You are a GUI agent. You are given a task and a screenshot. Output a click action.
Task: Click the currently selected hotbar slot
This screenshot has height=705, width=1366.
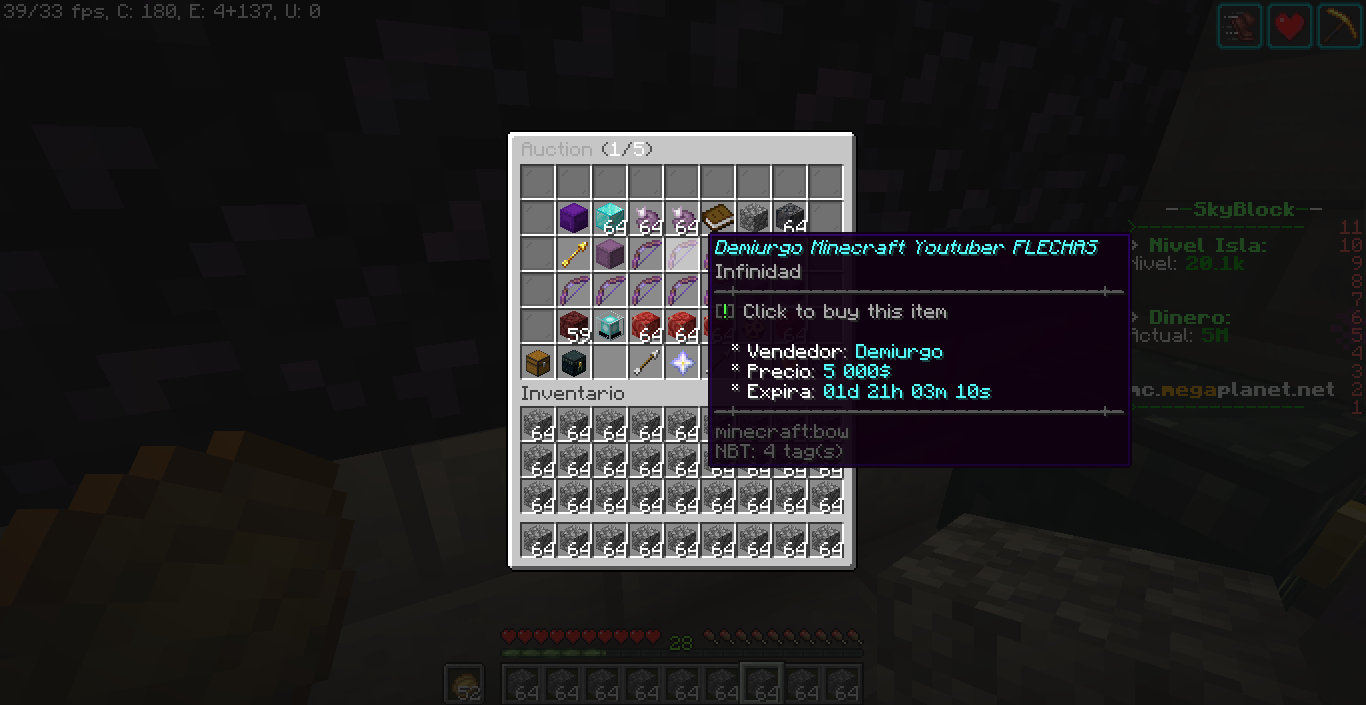click(x=762, y=684)
